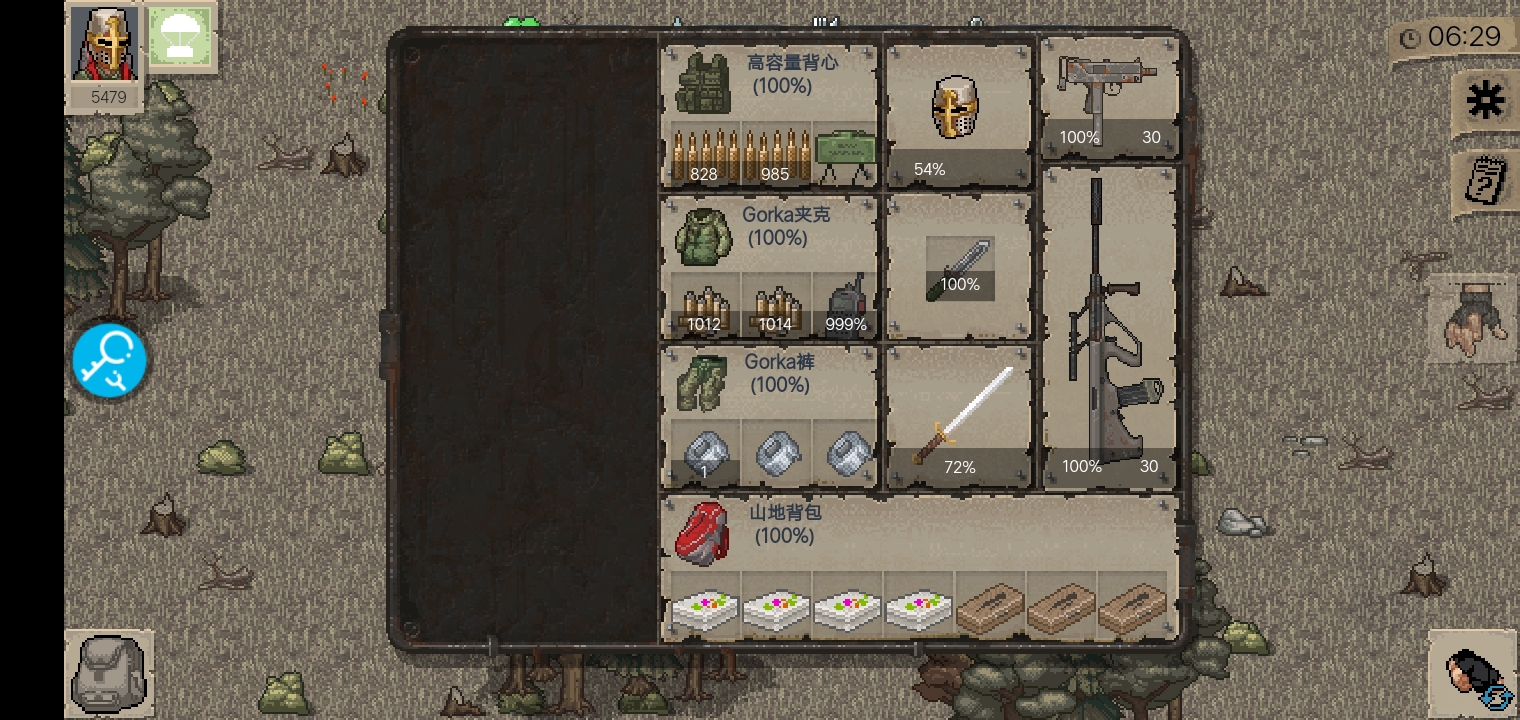Tap the gloved hand action button
The height and width of the screenshot is (720, 1520).
(1473, 320)
